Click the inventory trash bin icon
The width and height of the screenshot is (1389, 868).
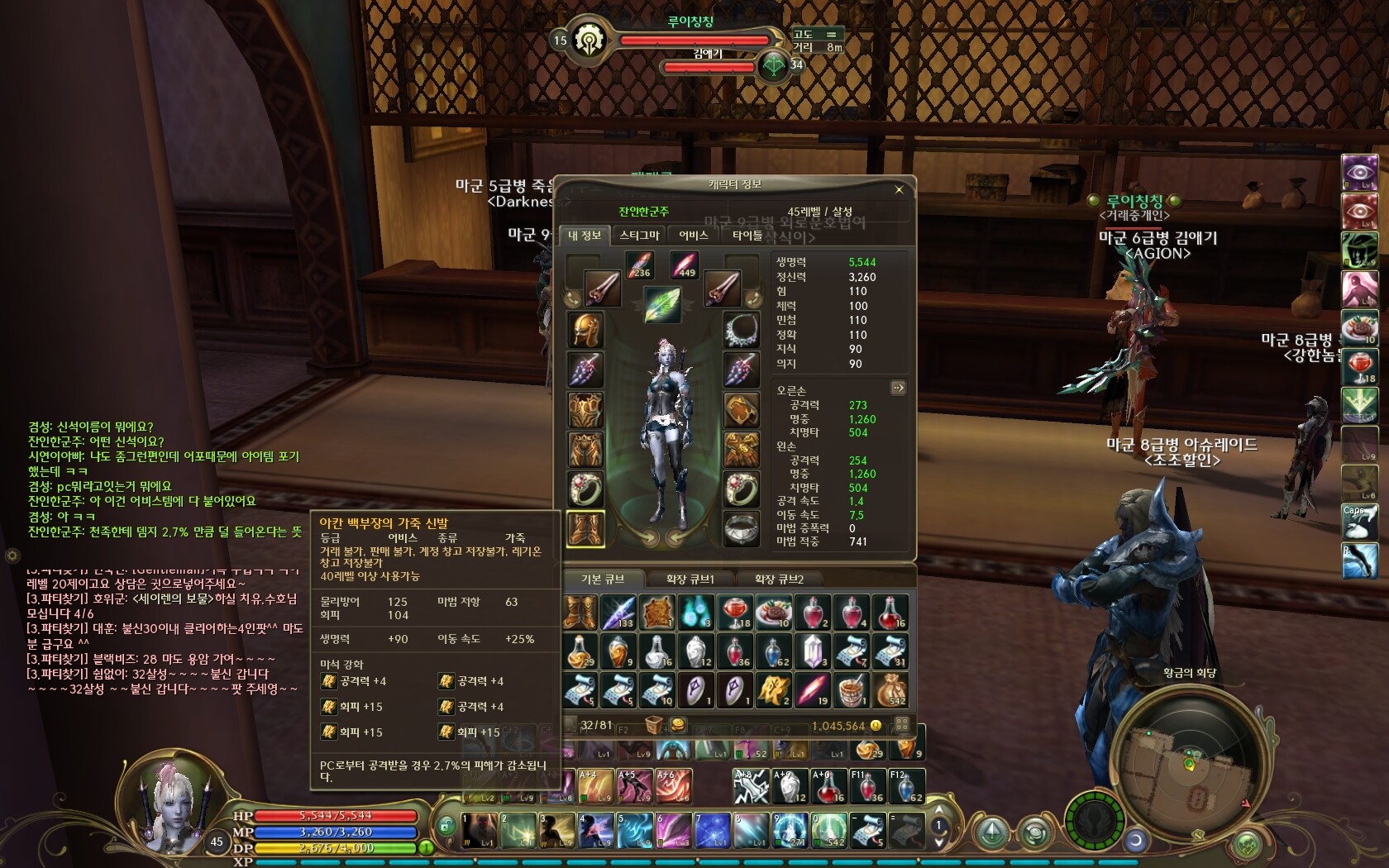653,726
